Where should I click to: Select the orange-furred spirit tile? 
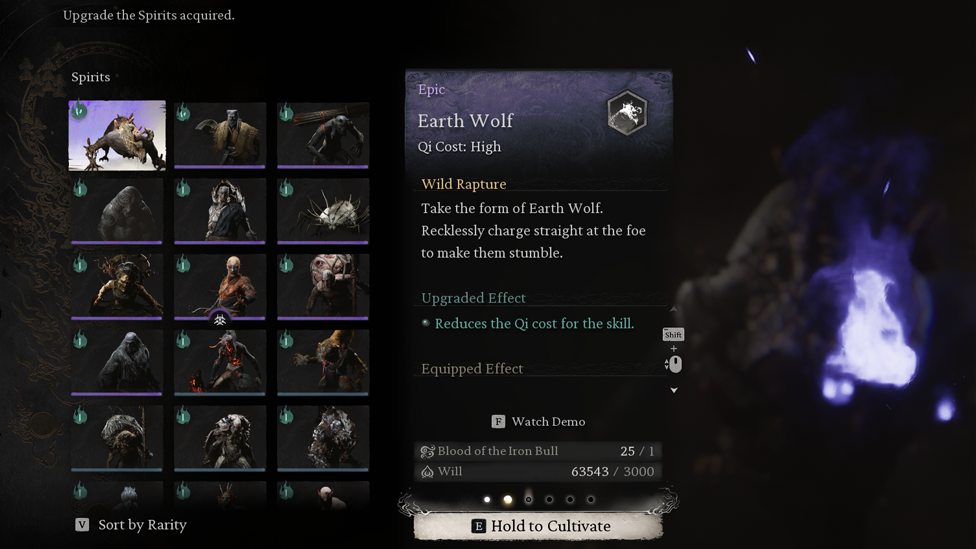[323, 361]
